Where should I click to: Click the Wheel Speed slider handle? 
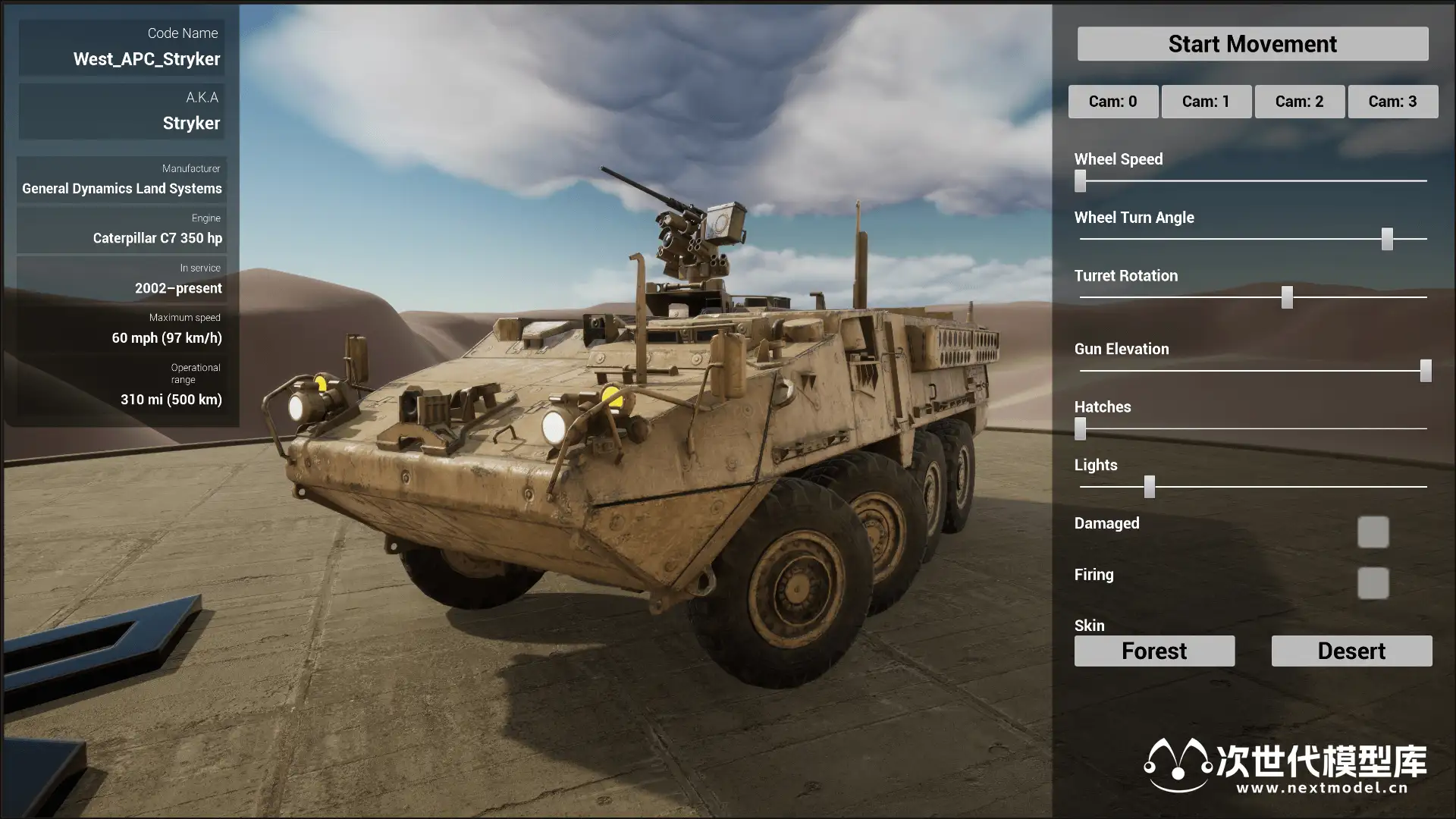[1081, 180]
